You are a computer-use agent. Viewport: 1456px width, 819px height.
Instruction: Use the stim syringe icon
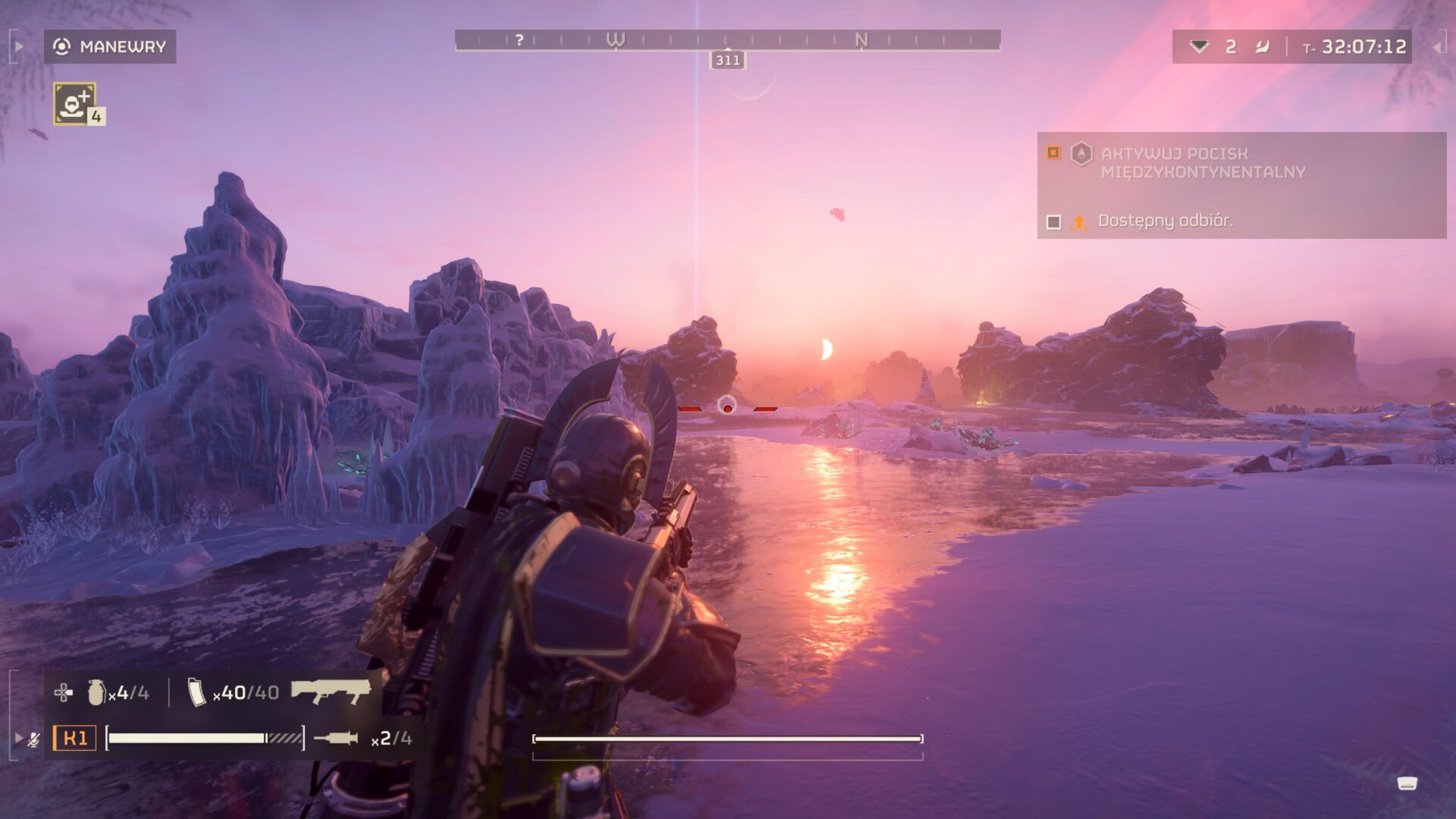(x=336, y=738)
